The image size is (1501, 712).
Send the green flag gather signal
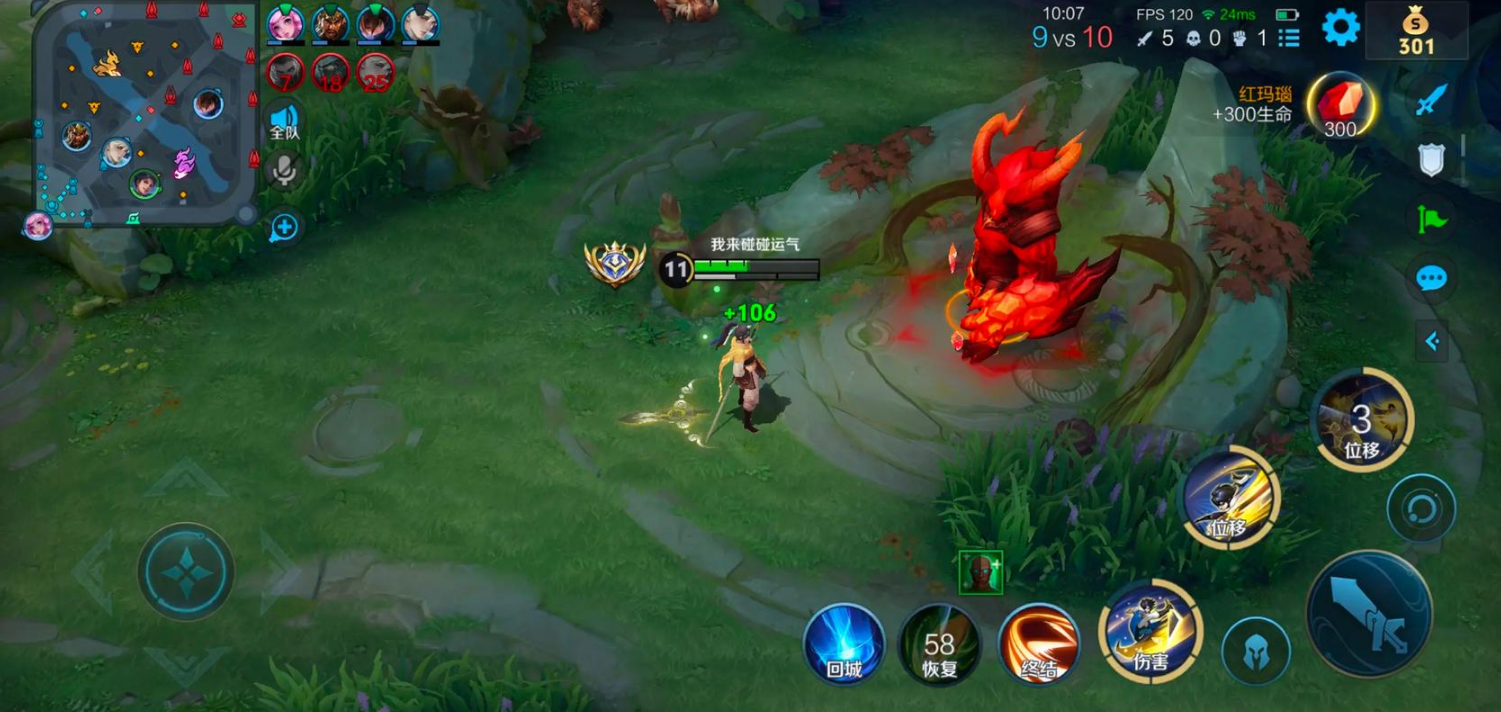1432,218
